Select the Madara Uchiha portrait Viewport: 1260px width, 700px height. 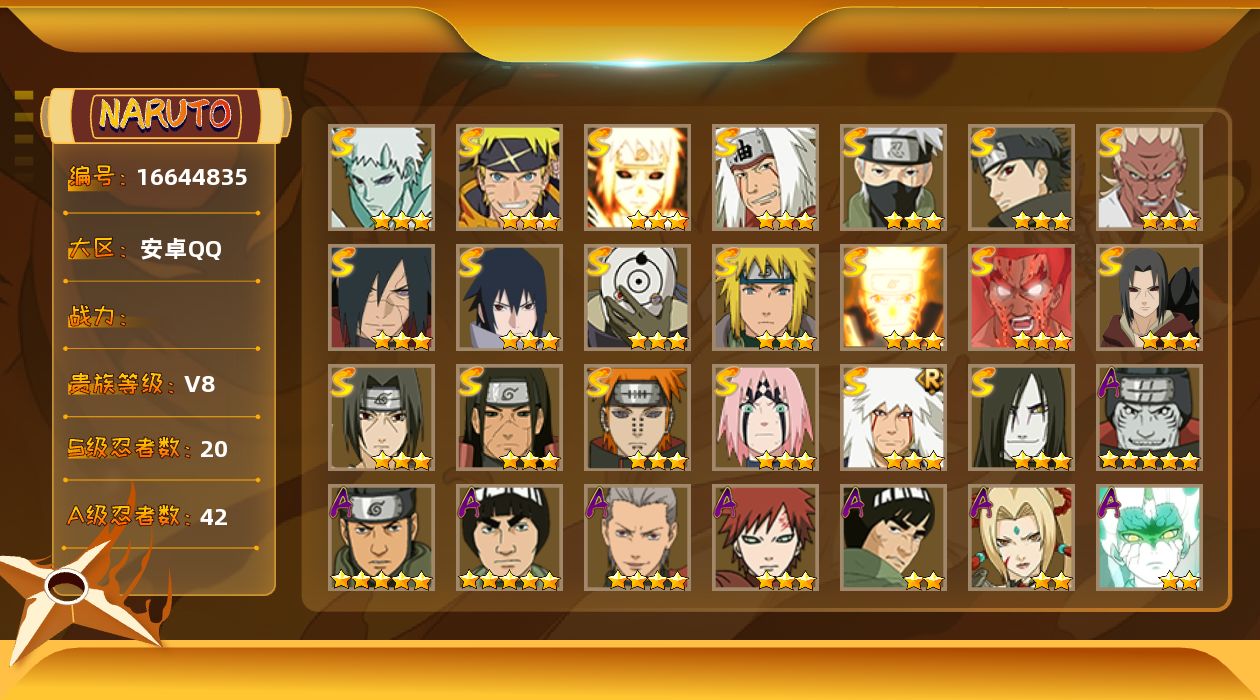[381, 297]
